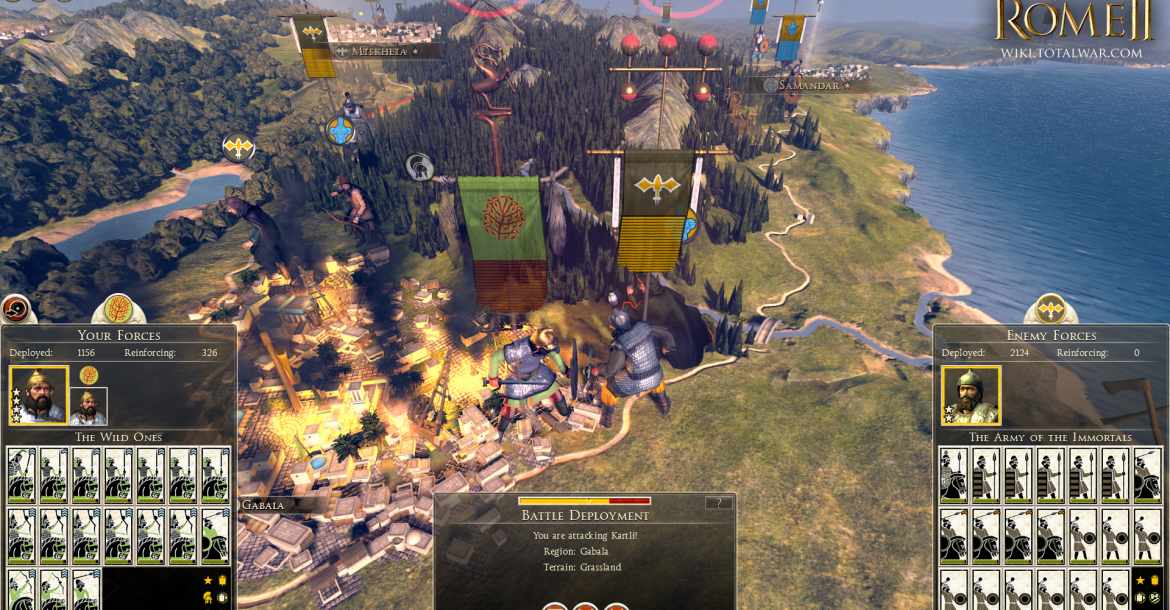This screenshot has width=1170, height=610.
Task: Open the wiki.totalwar.com watermark link
Action: [1071, 53]
